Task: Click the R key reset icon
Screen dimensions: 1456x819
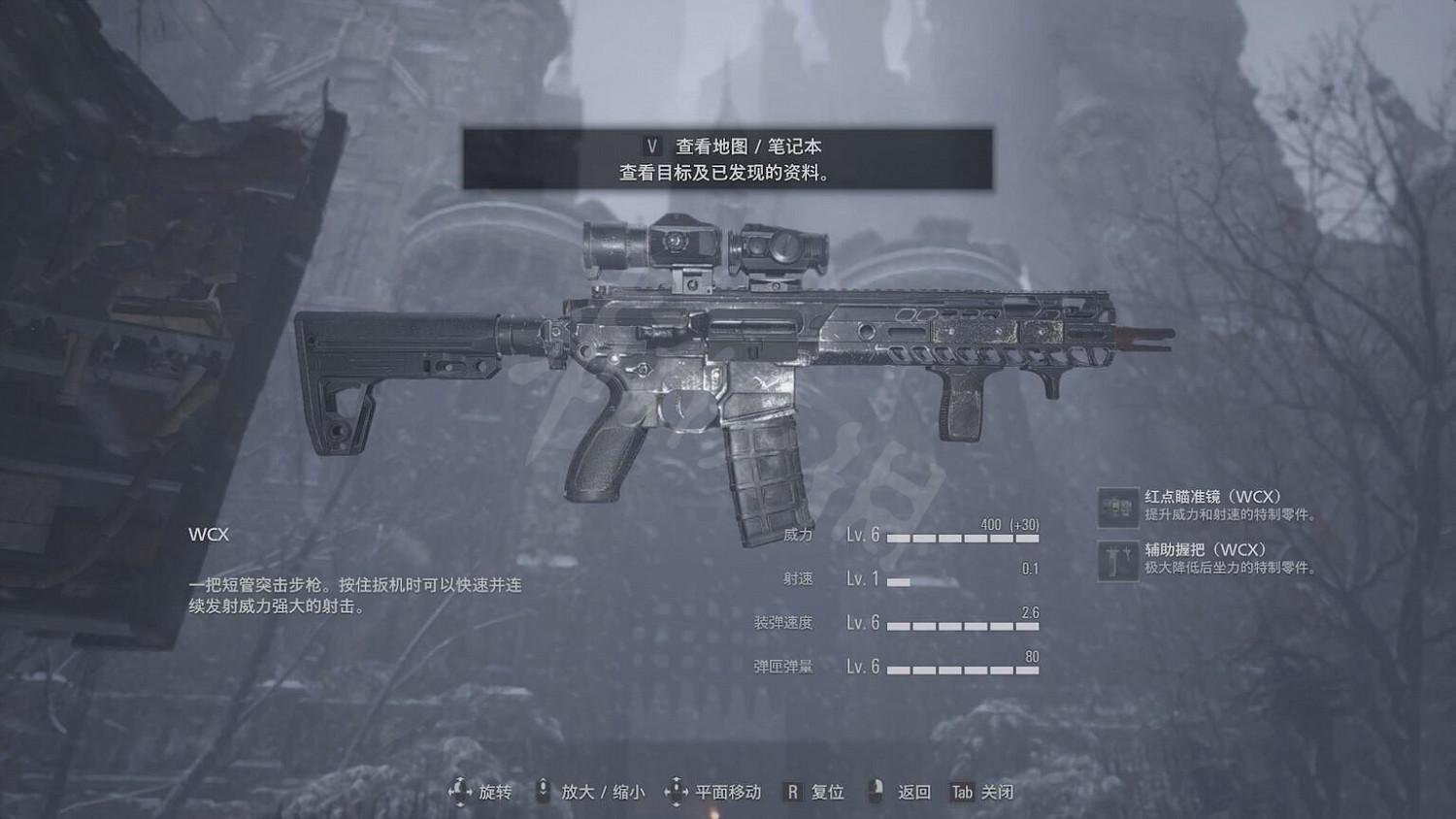Action: click(793, 792)
